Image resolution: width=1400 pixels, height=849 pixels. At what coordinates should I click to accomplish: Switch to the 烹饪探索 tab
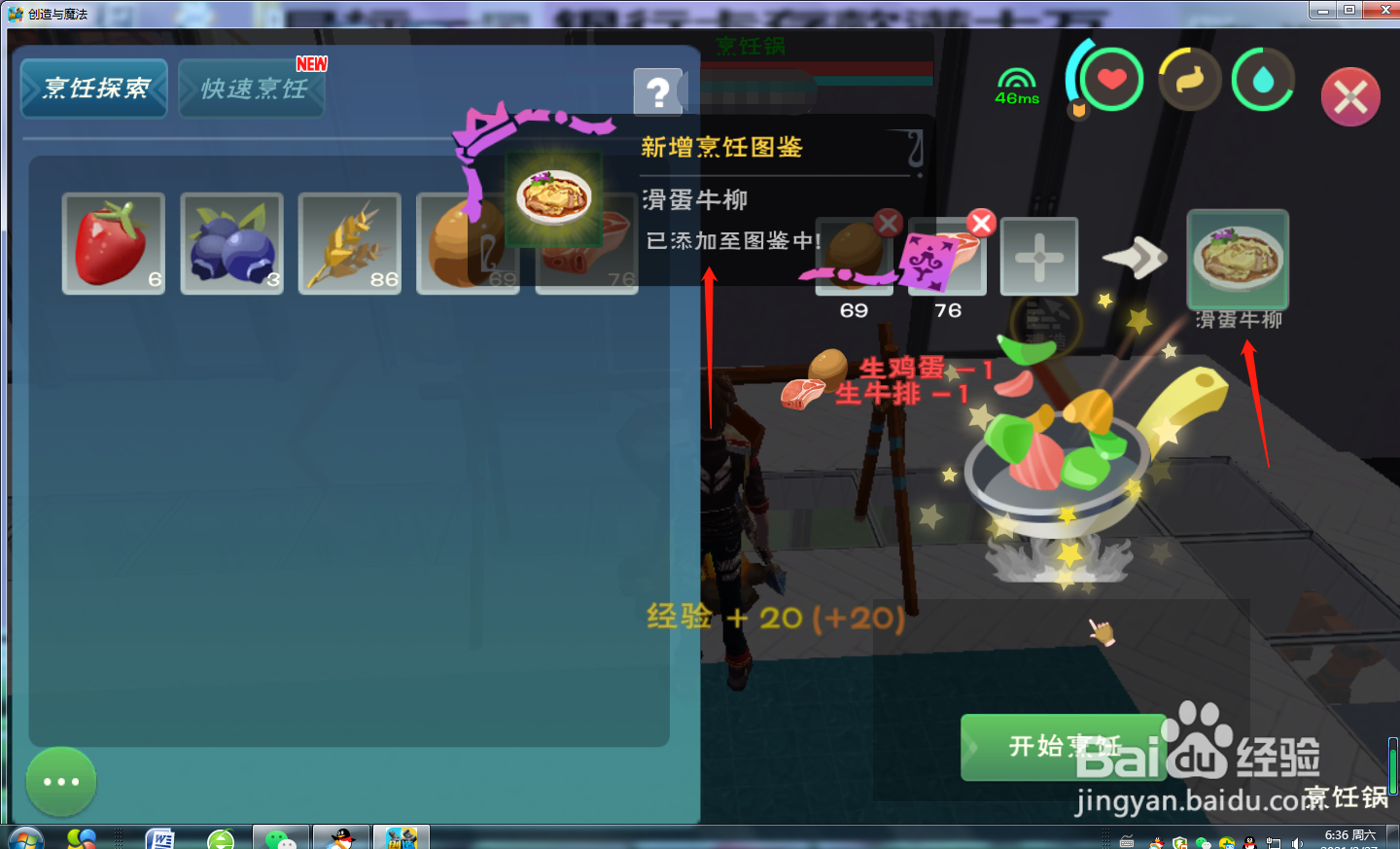93,88
